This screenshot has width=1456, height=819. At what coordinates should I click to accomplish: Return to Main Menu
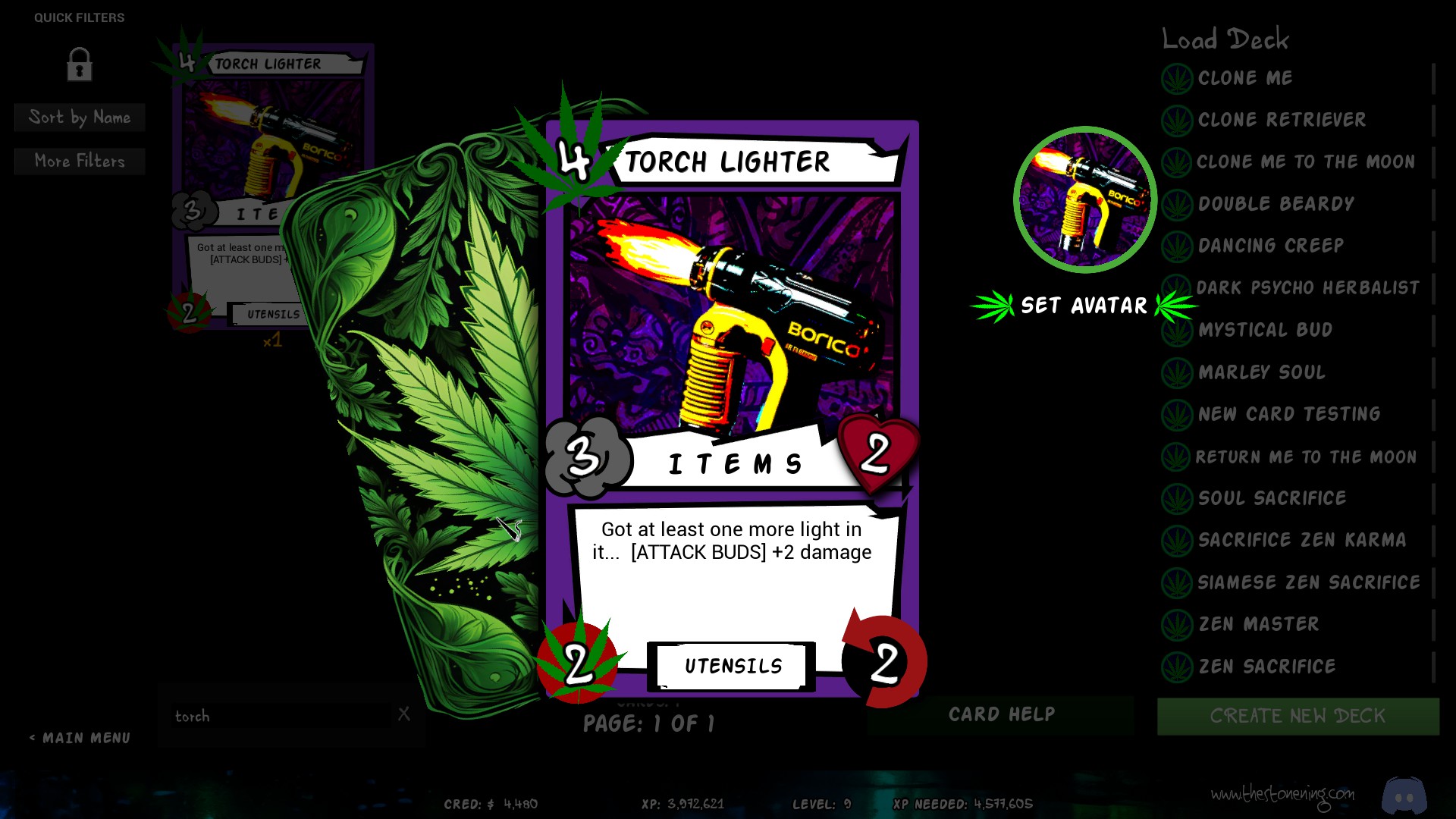pyautogui.click(x=80, y=738)
